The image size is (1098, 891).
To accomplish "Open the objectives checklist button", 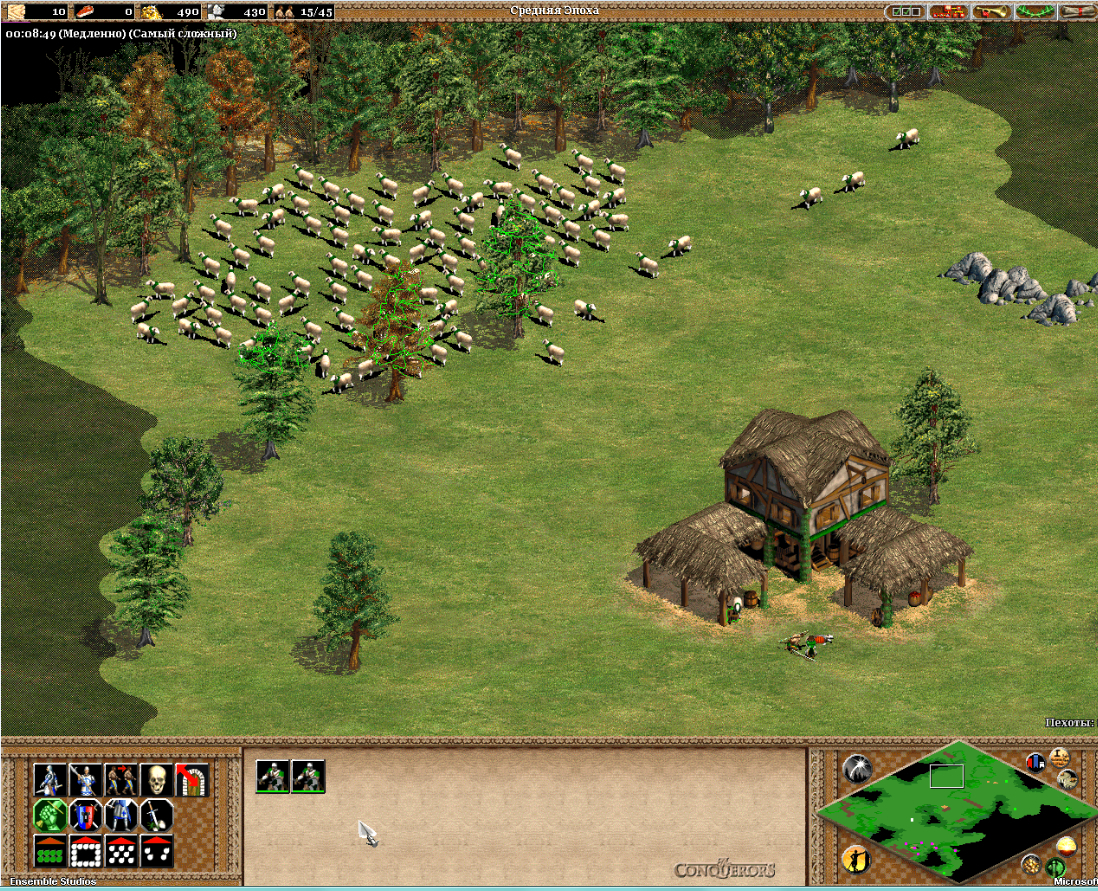I will click(x=907, y=12).
